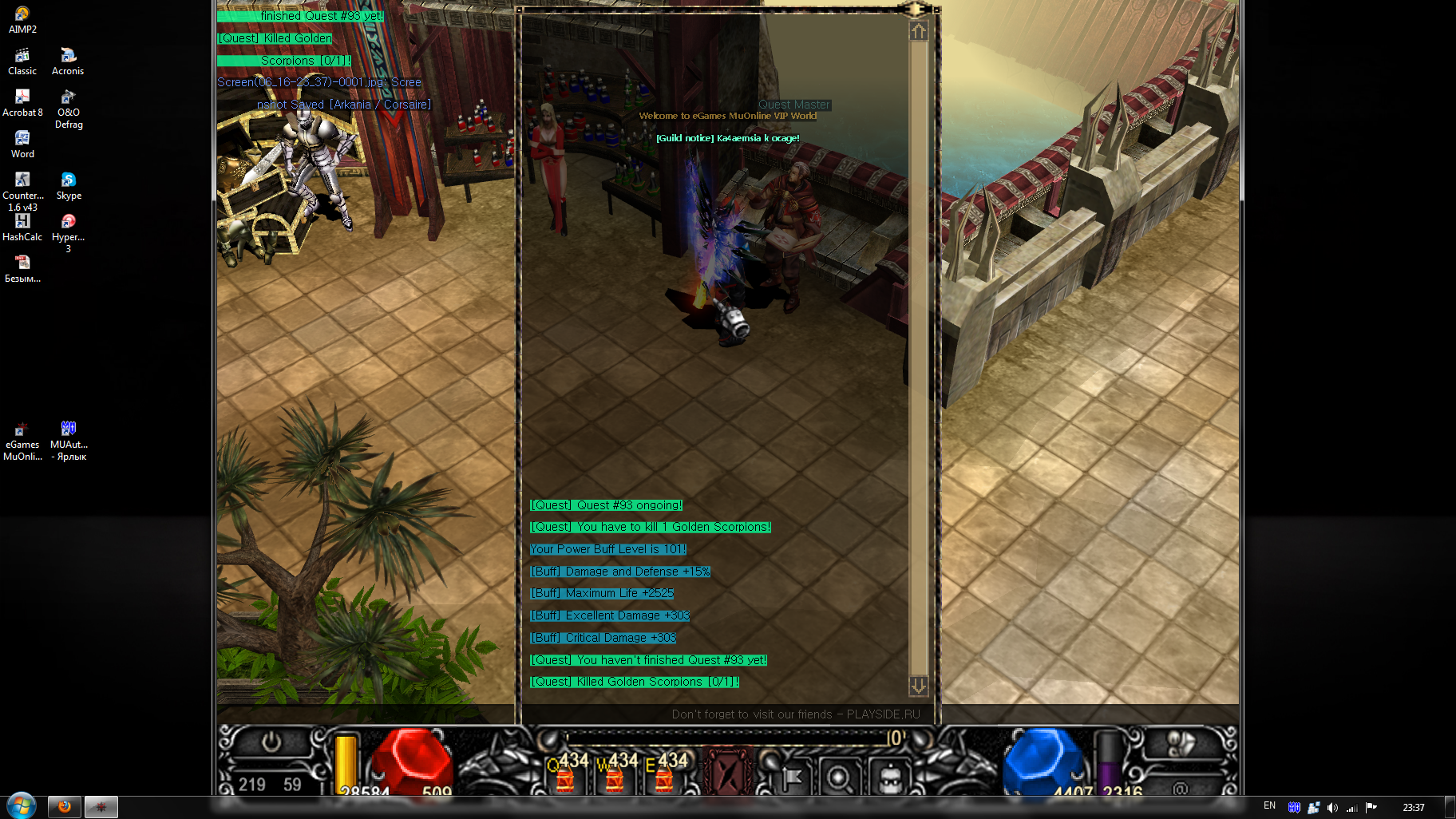Use the Q hotkey potion slot

pyautogui.click(x=566, y=774)
